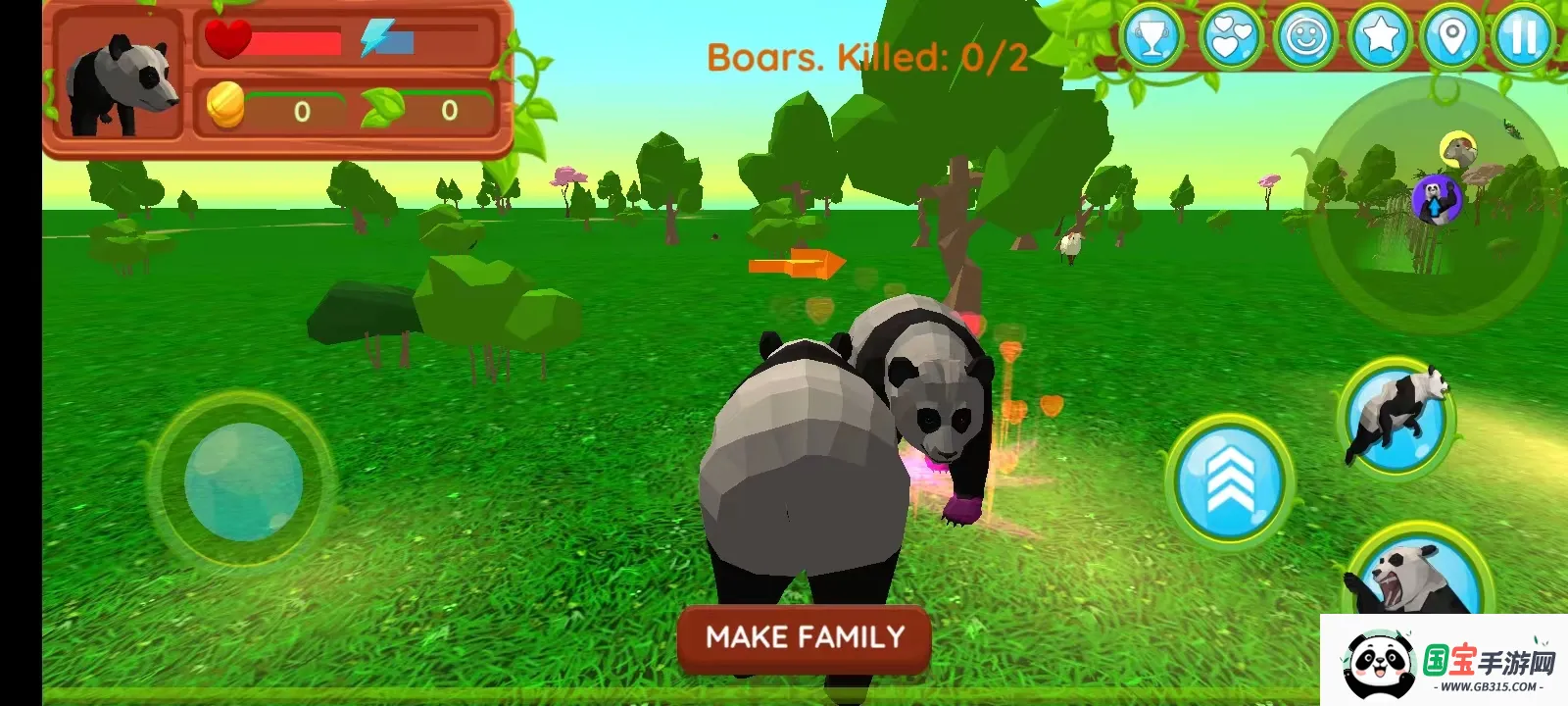Screen dimensions: 1568x706
Task: Touch the virtual movement joystick
Action: point(243,481)
